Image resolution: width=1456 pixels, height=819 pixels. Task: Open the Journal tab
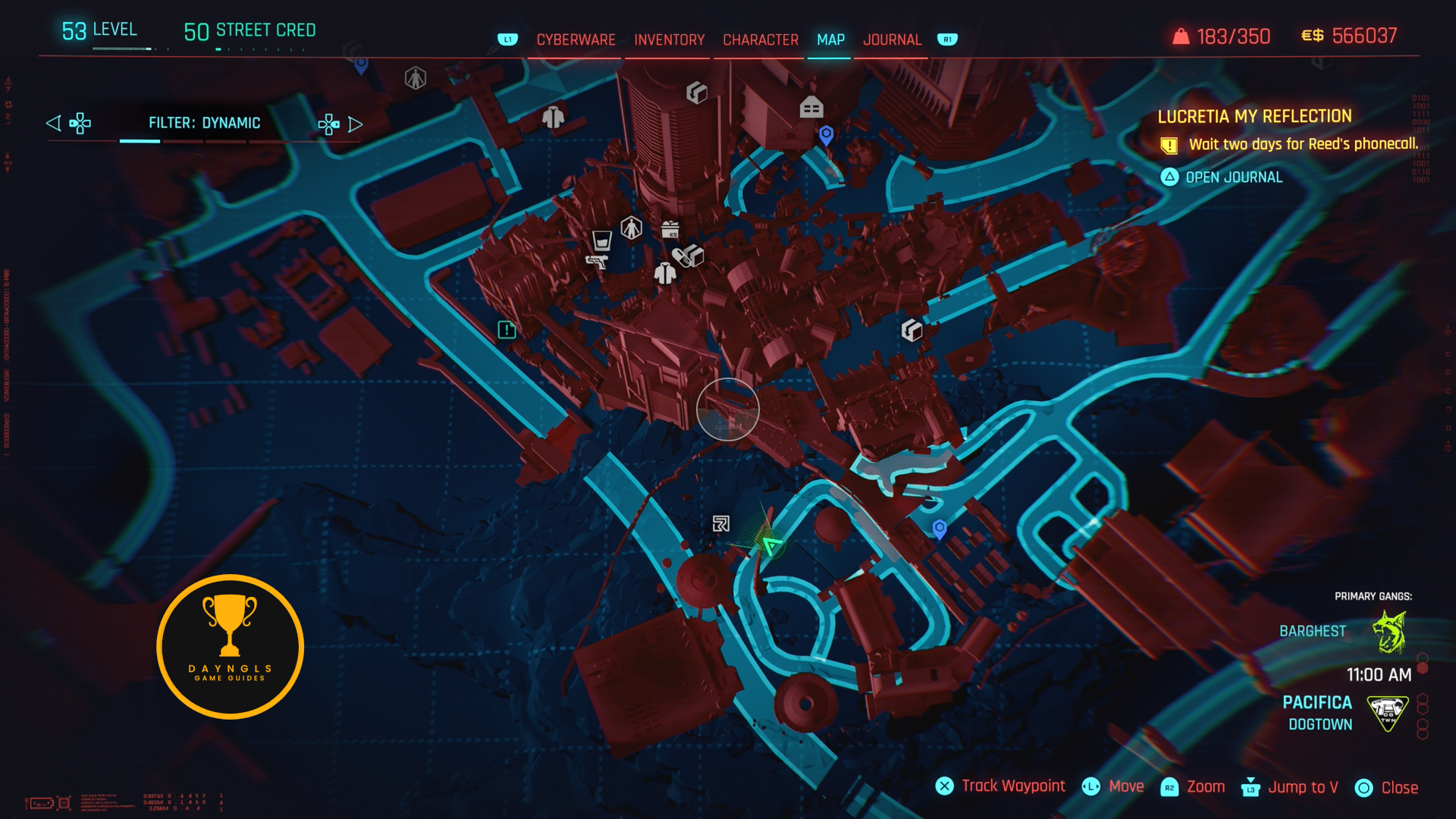(892, 39)
